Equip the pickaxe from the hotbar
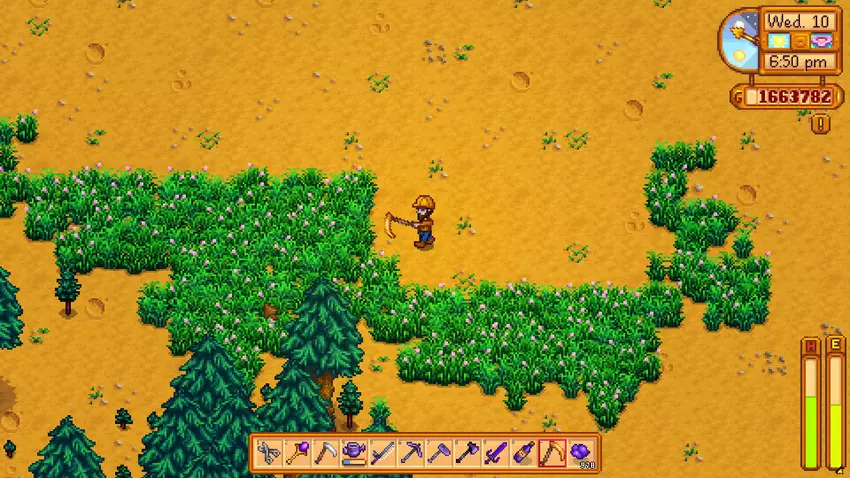This screenshot has height=478, width=850. [x=411, y=453]
